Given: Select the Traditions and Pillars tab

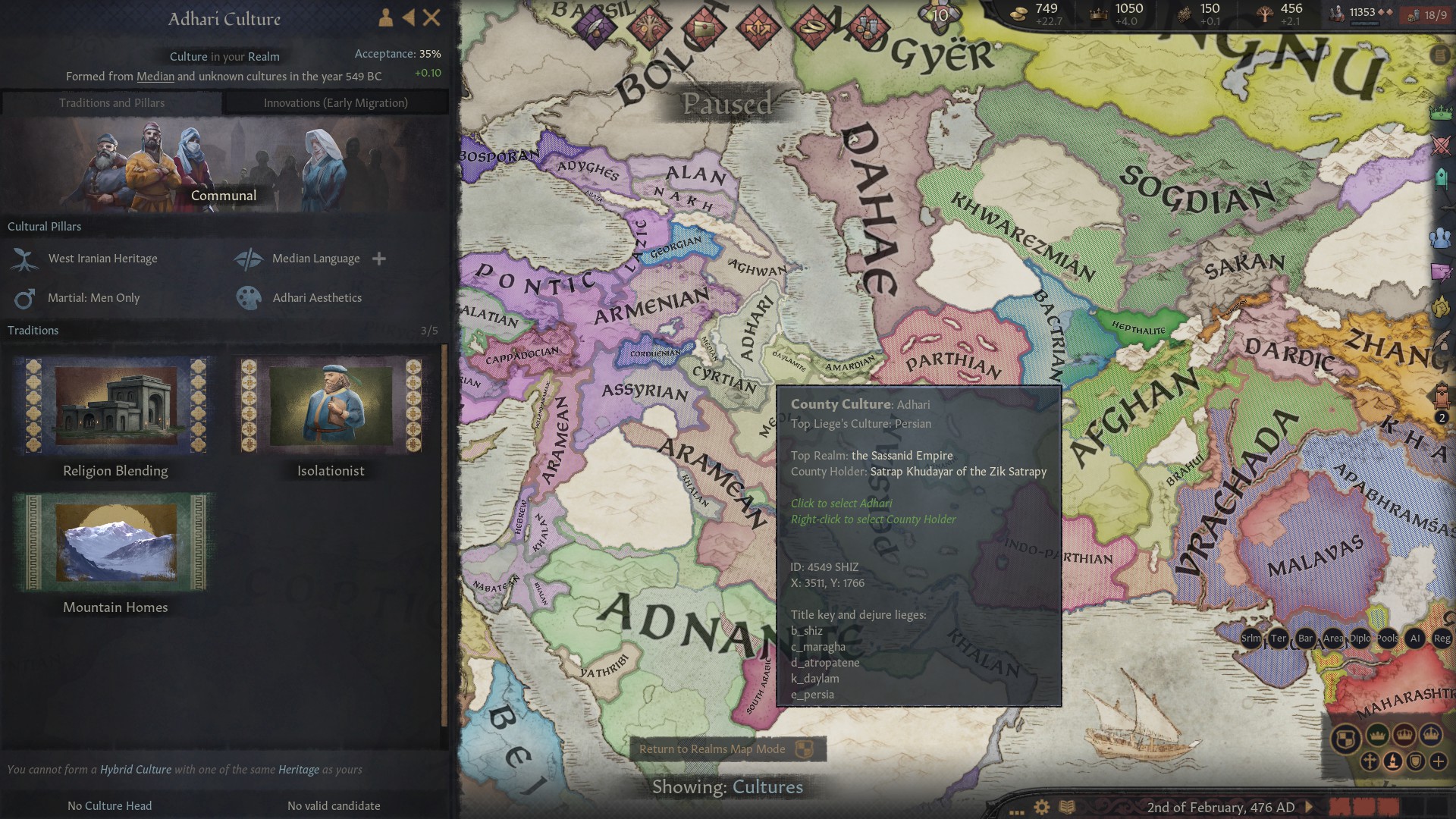Looking at the screenshot, I should click(x=112, y=102).
